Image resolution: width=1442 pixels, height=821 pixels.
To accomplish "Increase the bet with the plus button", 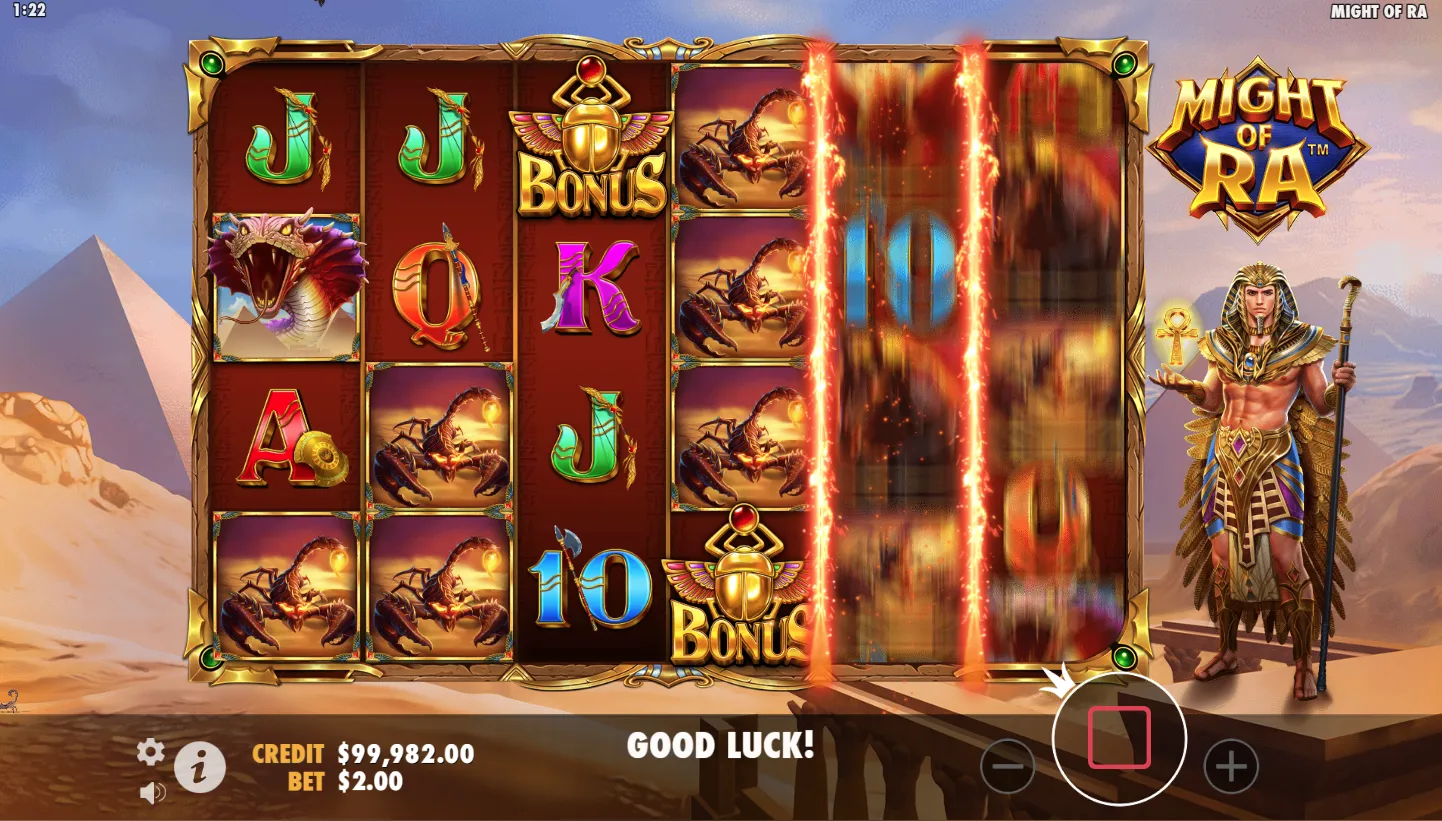I will click(x=1230, y=767).
